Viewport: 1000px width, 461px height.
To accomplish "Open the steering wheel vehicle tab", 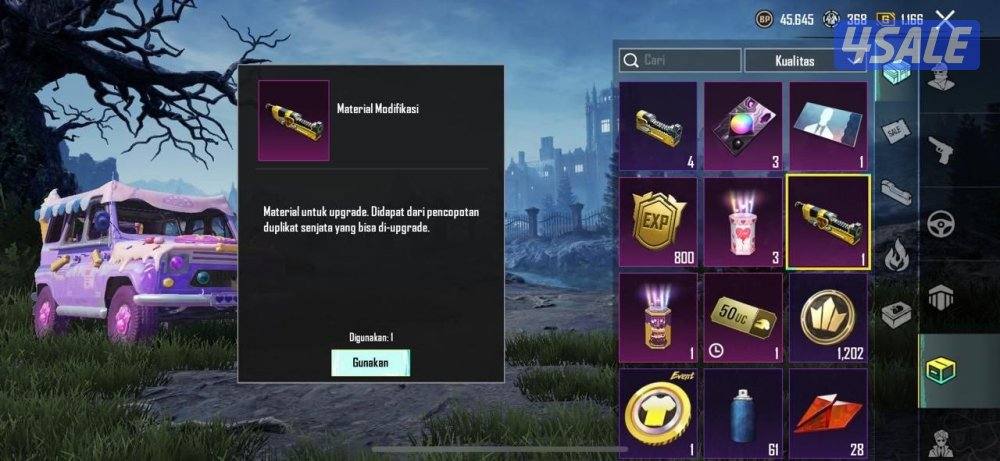I will pos(940,224).
